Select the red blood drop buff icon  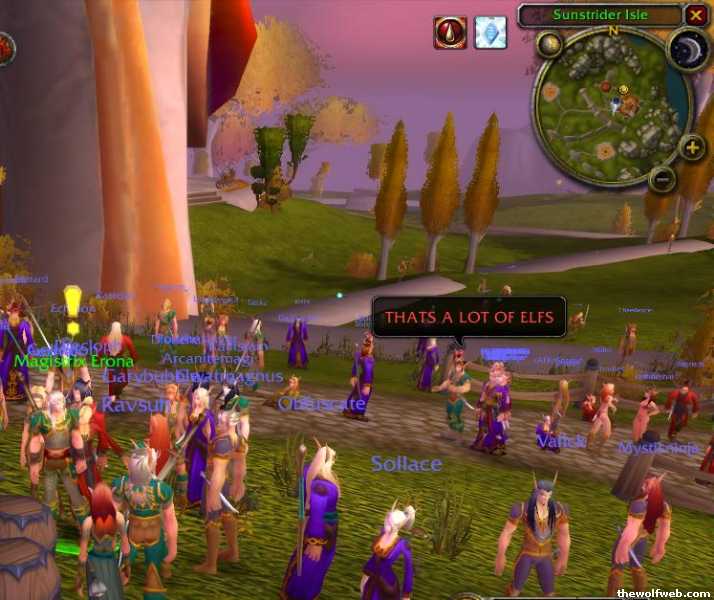click(x=450, y=32)
